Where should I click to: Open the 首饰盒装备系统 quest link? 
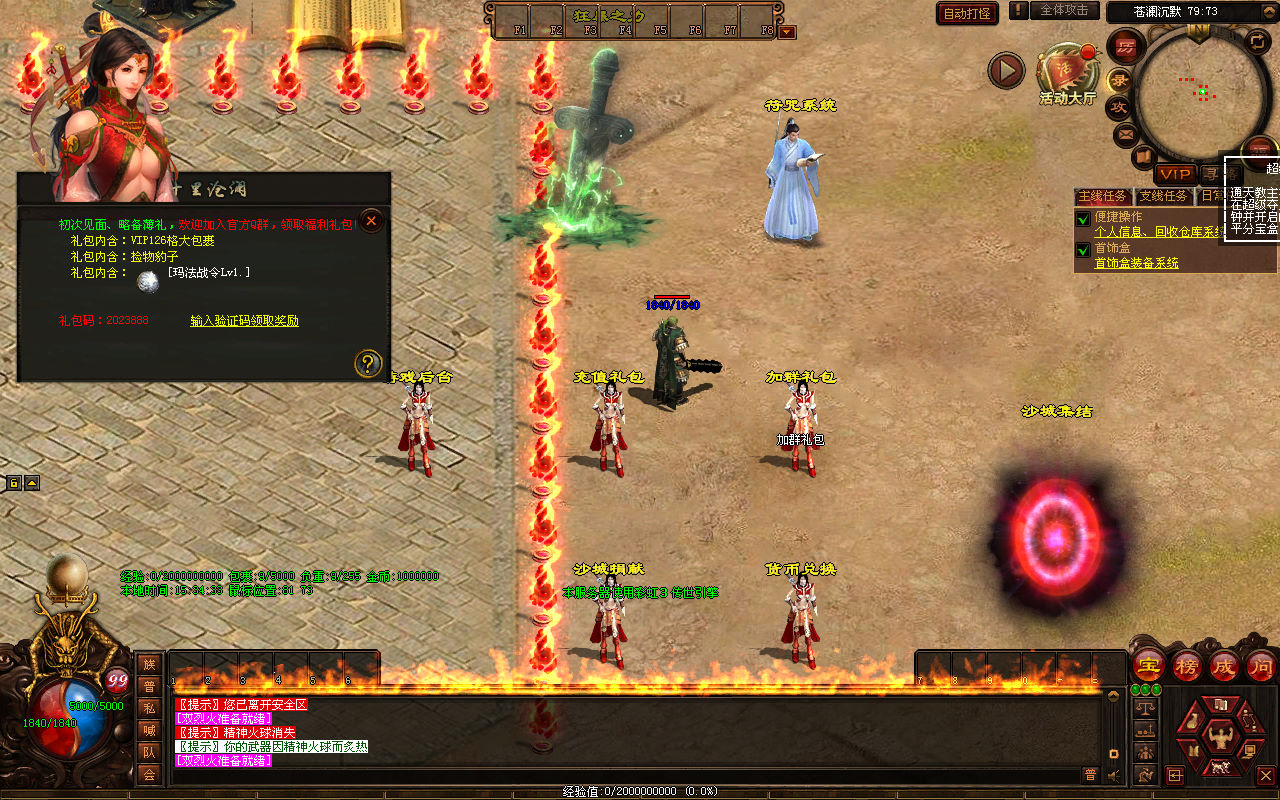point(1136,263)
